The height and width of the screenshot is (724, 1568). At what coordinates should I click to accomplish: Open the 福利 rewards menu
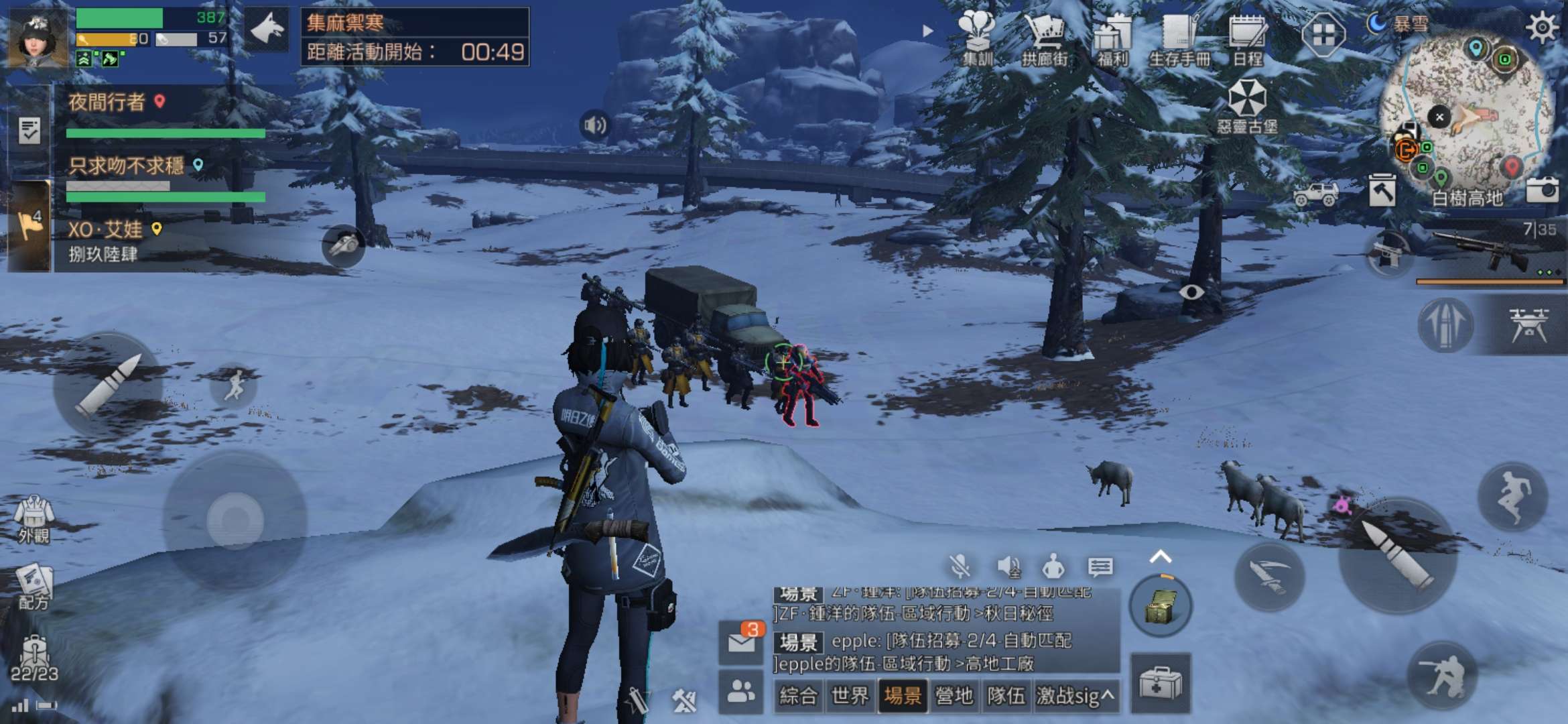(x=1112, y=39)
